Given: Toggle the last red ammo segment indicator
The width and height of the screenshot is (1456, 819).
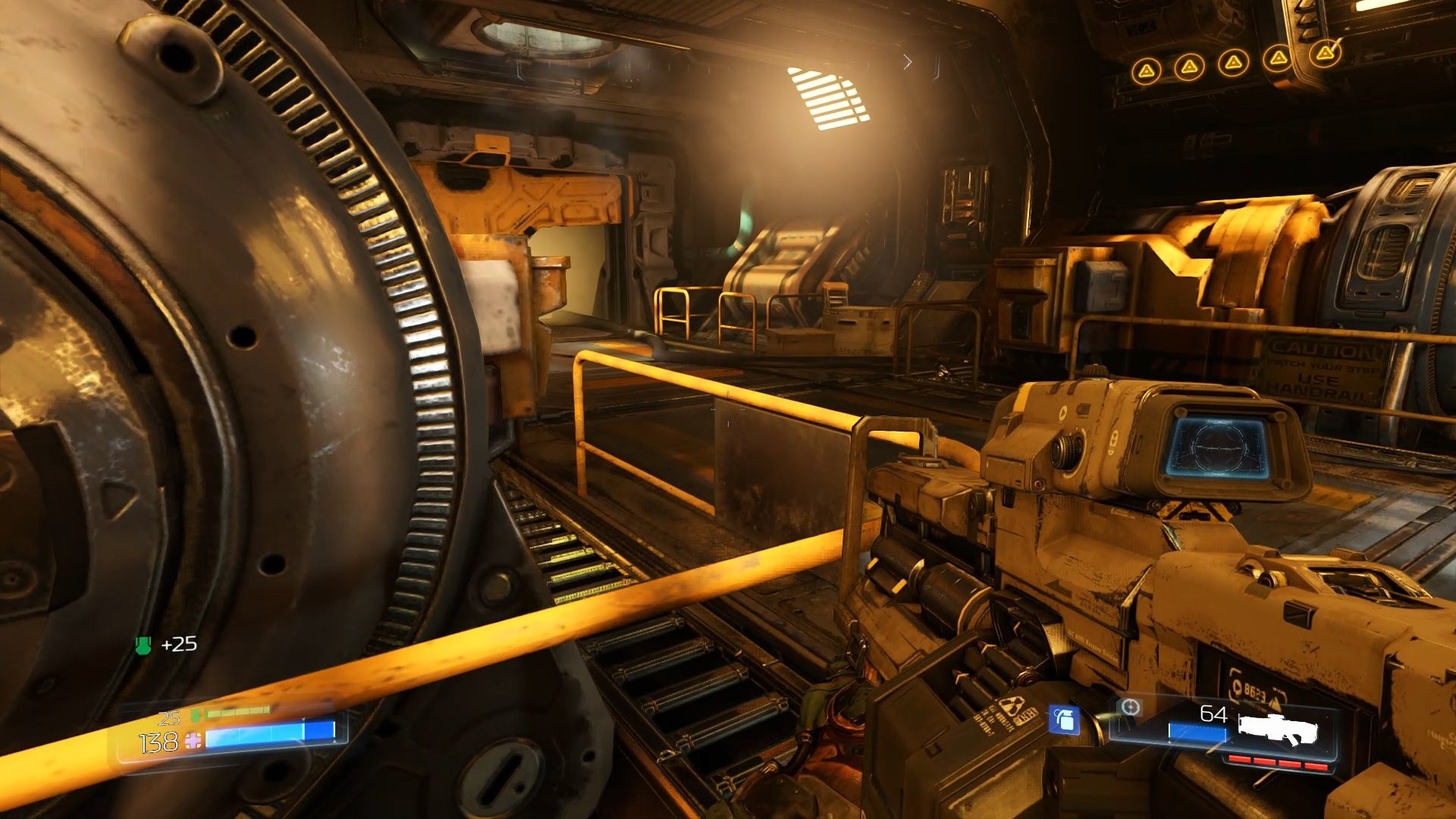Looking at the screenshot, I should (1314, 764).
